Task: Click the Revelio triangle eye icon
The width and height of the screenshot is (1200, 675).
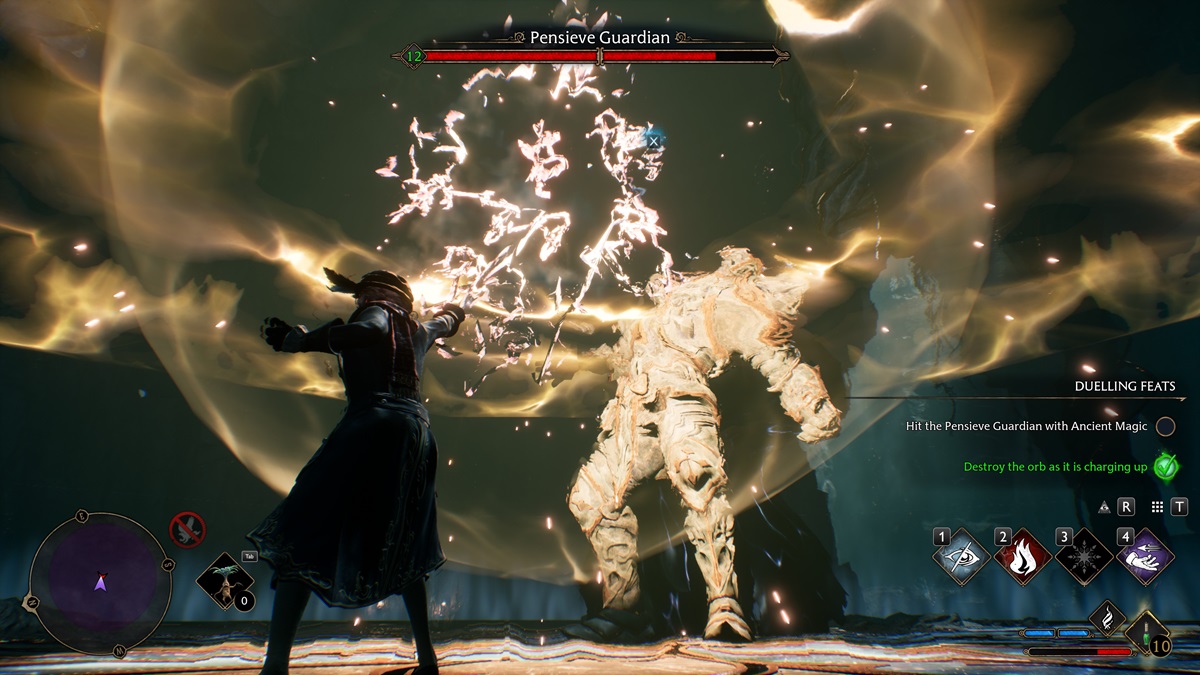Action: [x=1104, y=507]
